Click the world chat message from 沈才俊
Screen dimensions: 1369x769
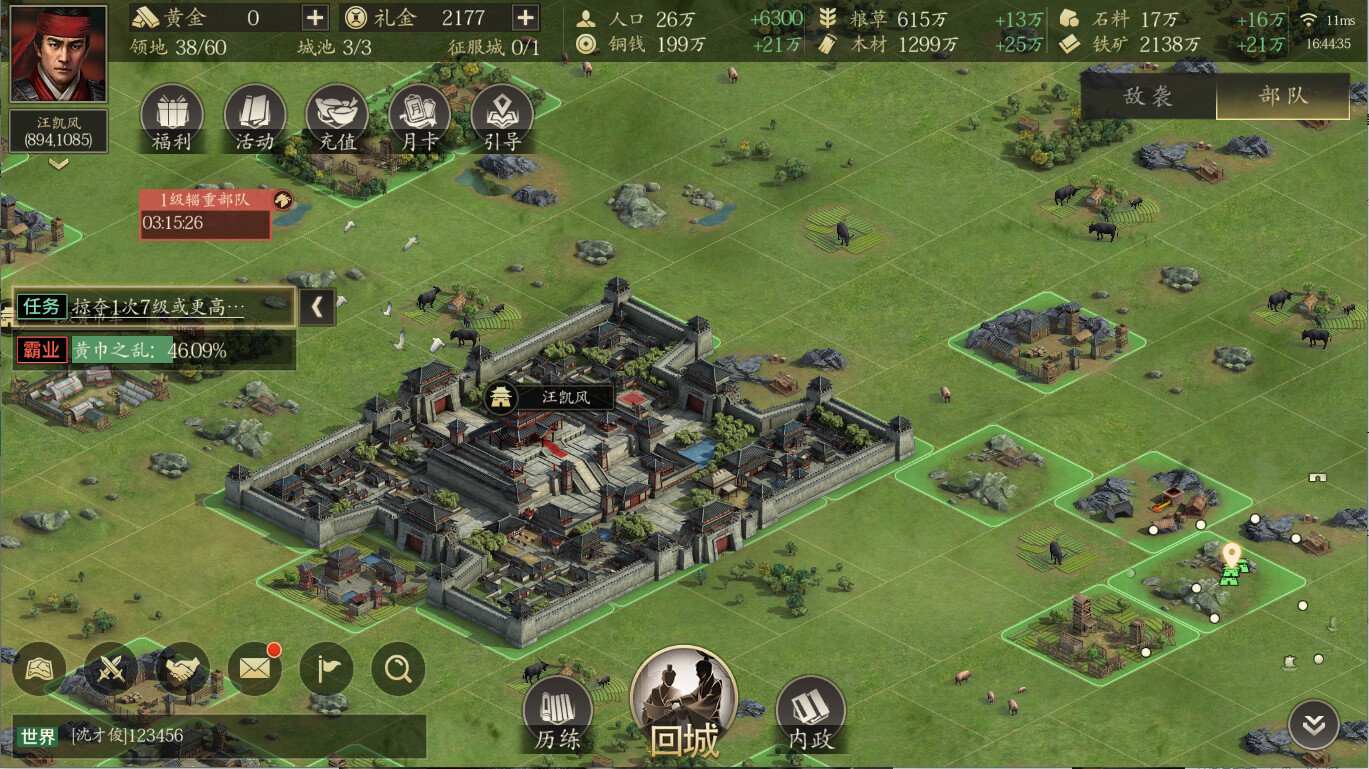pyautogui.click(x=120, y=737)
